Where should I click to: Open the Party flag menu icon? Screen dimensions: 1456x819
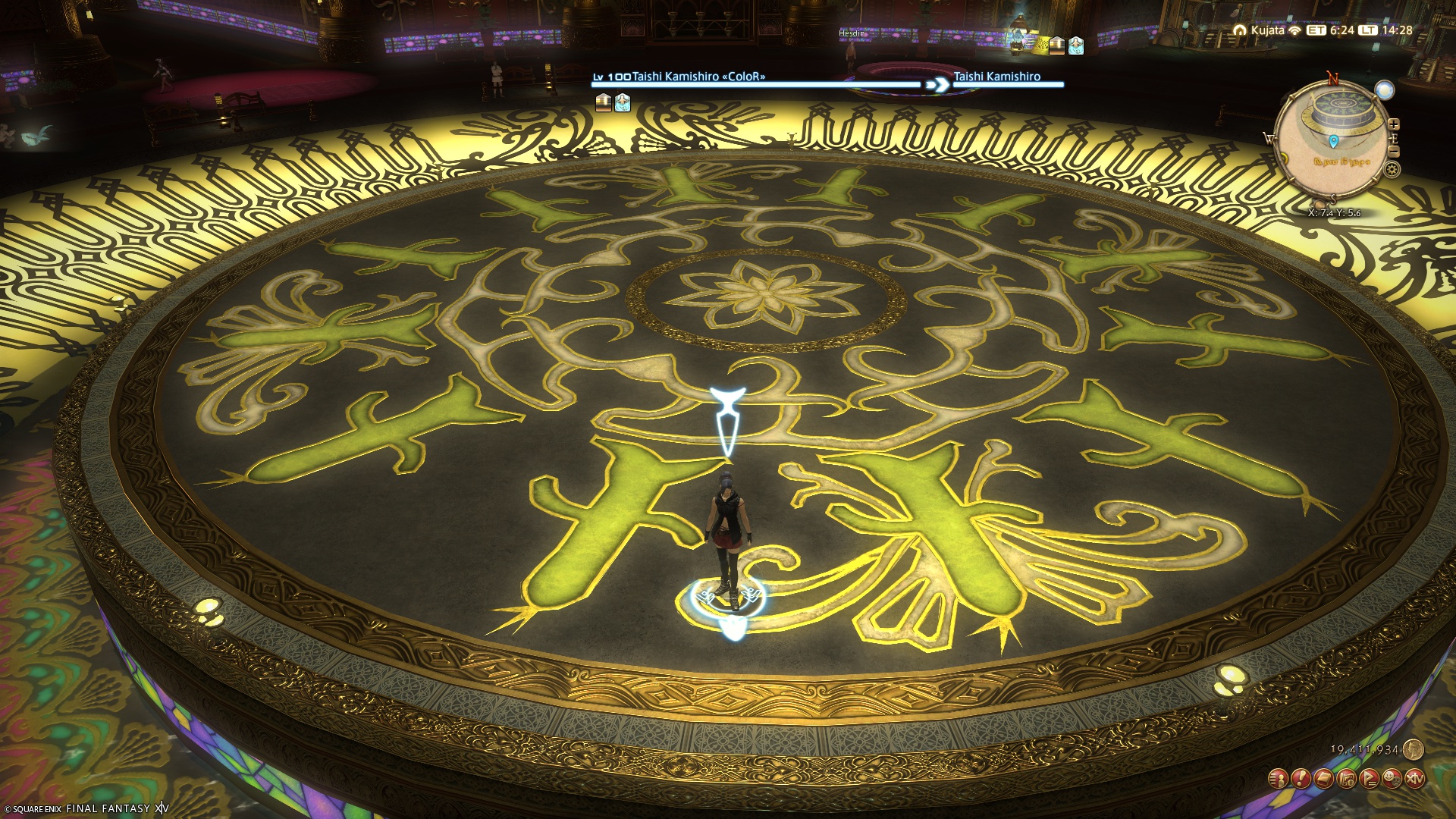click(1370, 778)
